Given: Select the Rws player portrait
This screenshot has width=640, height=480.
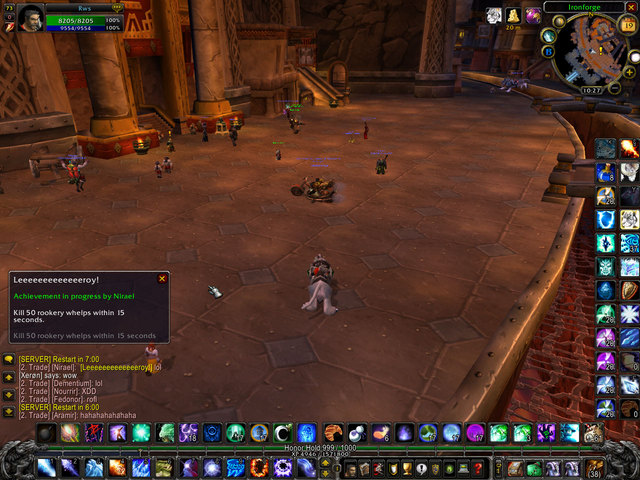Looking at the screenshot, I should 30,19.
